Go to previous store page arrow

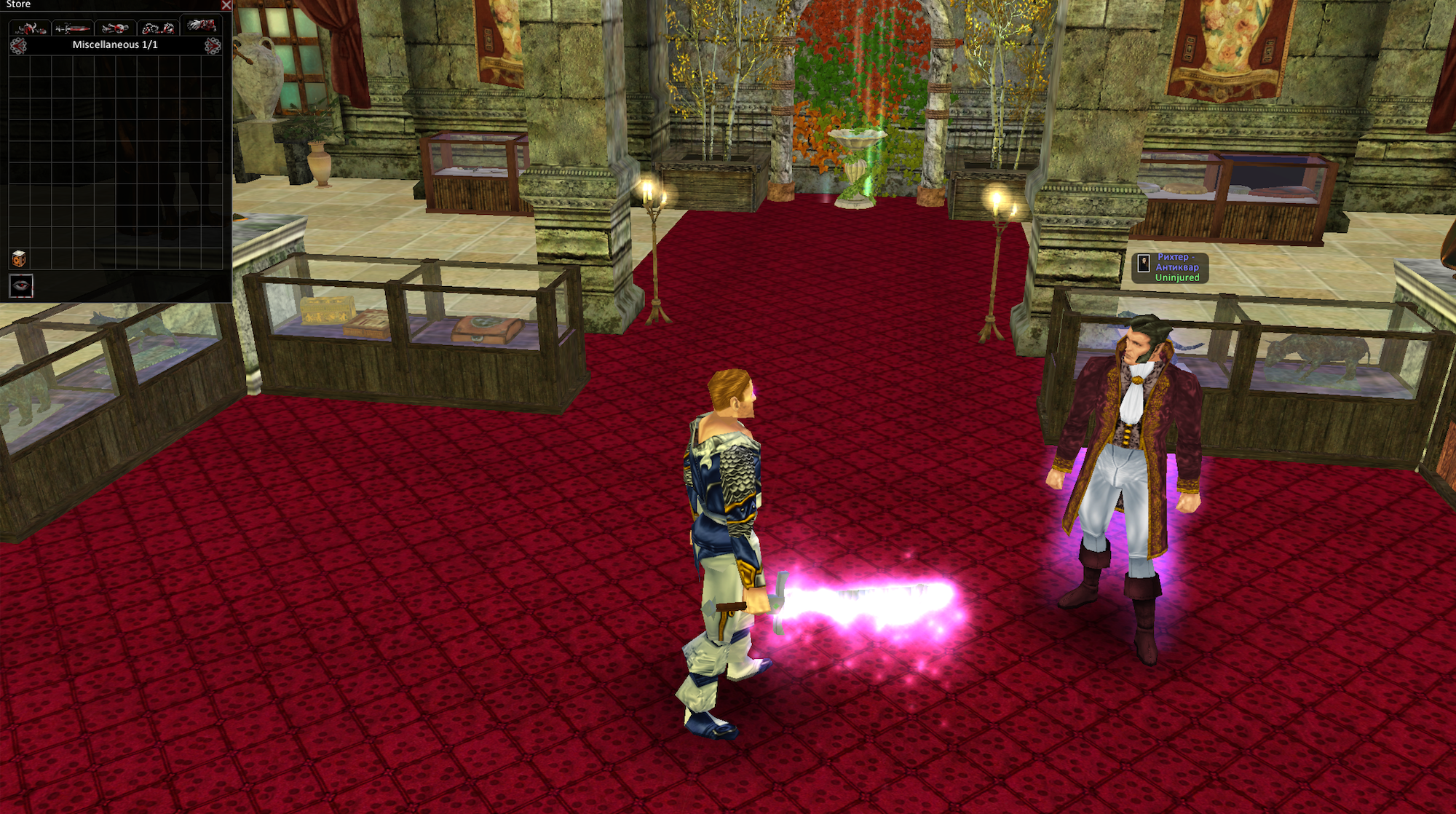tap(18, 46)
